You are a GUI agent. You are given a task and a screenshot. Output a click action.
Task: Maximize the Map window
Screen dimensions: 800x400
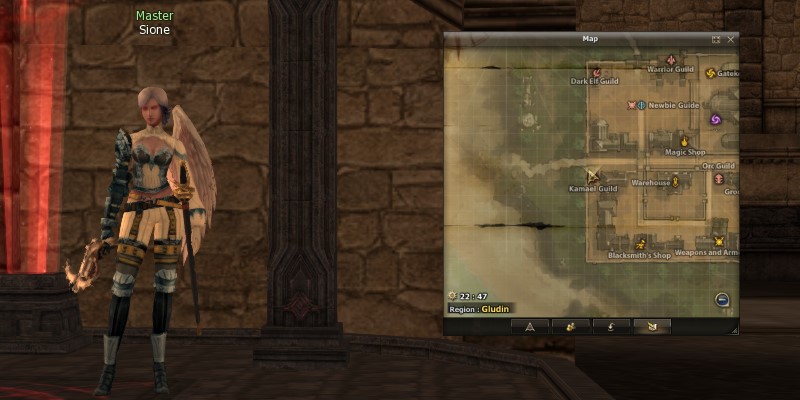(x=716, y=39)
